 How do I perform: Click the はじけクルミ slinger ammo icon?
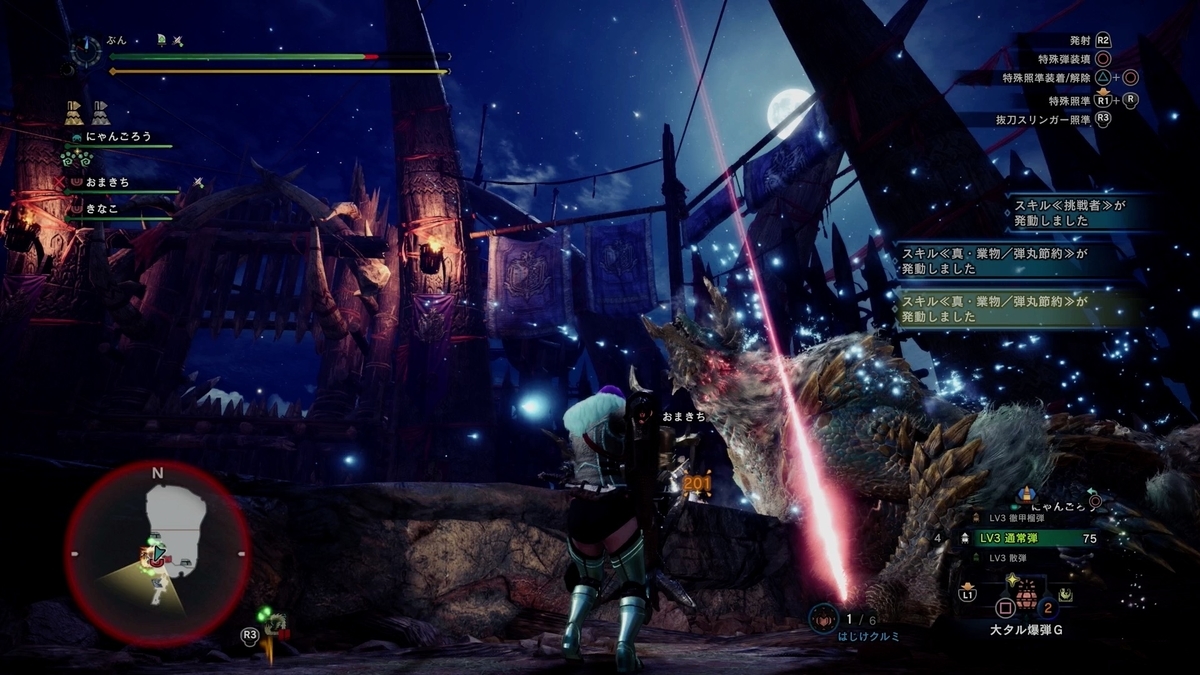click(x=823, y=618)
